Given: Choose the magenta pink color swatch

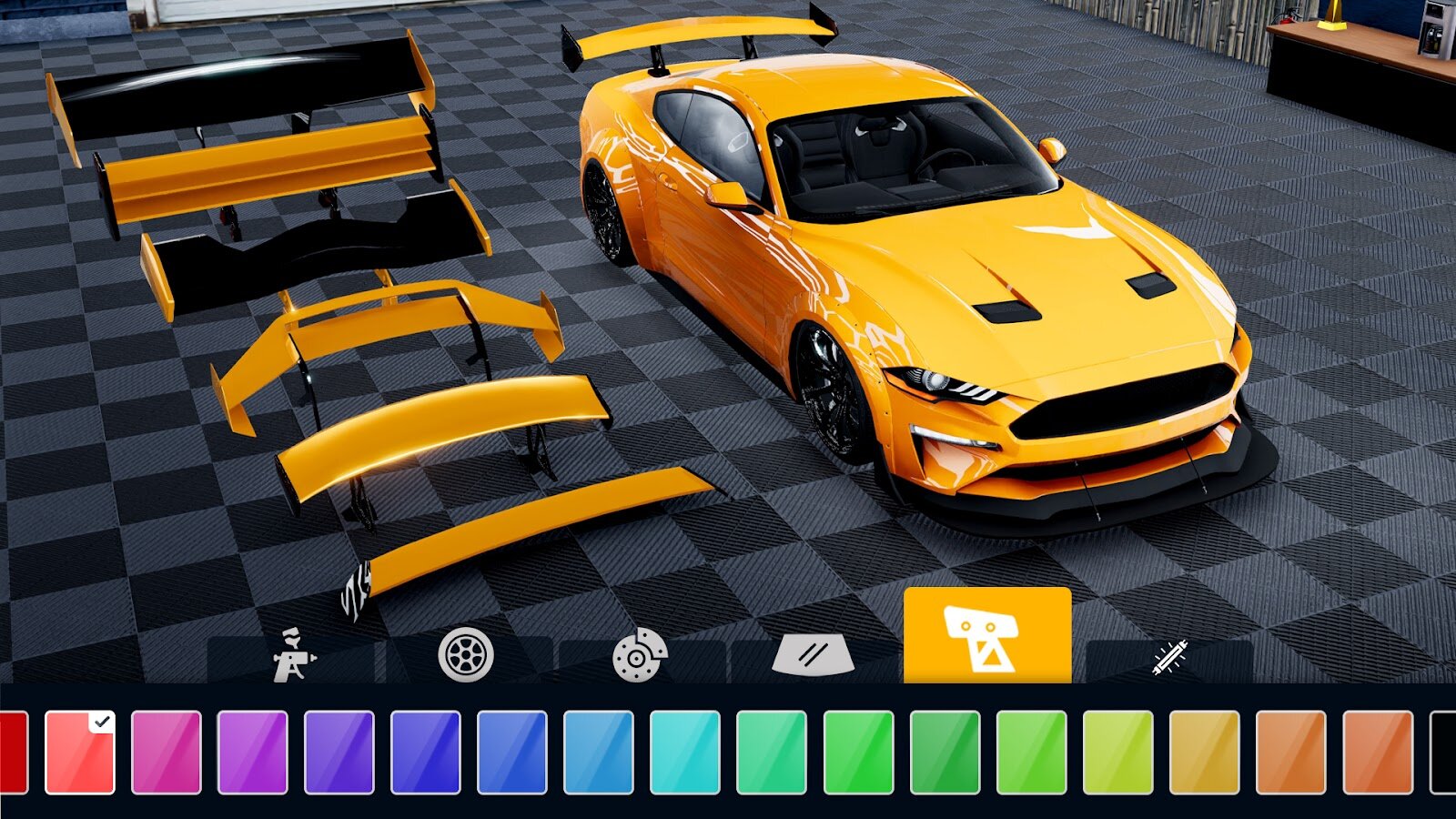Looking at the screenshot, I should pos(167,753).
